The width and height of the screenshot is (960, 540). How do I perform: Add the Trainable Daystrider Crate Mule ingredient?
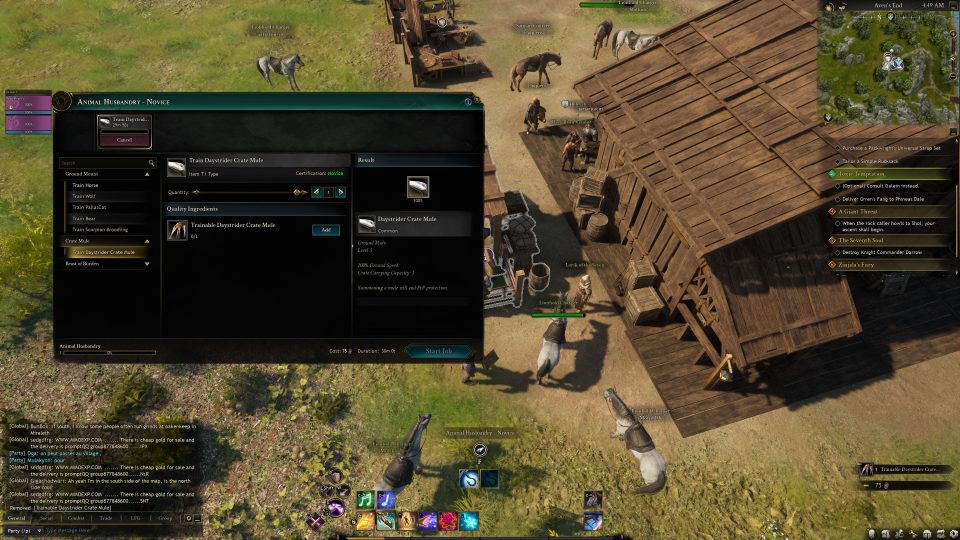[x=325, y=230]
